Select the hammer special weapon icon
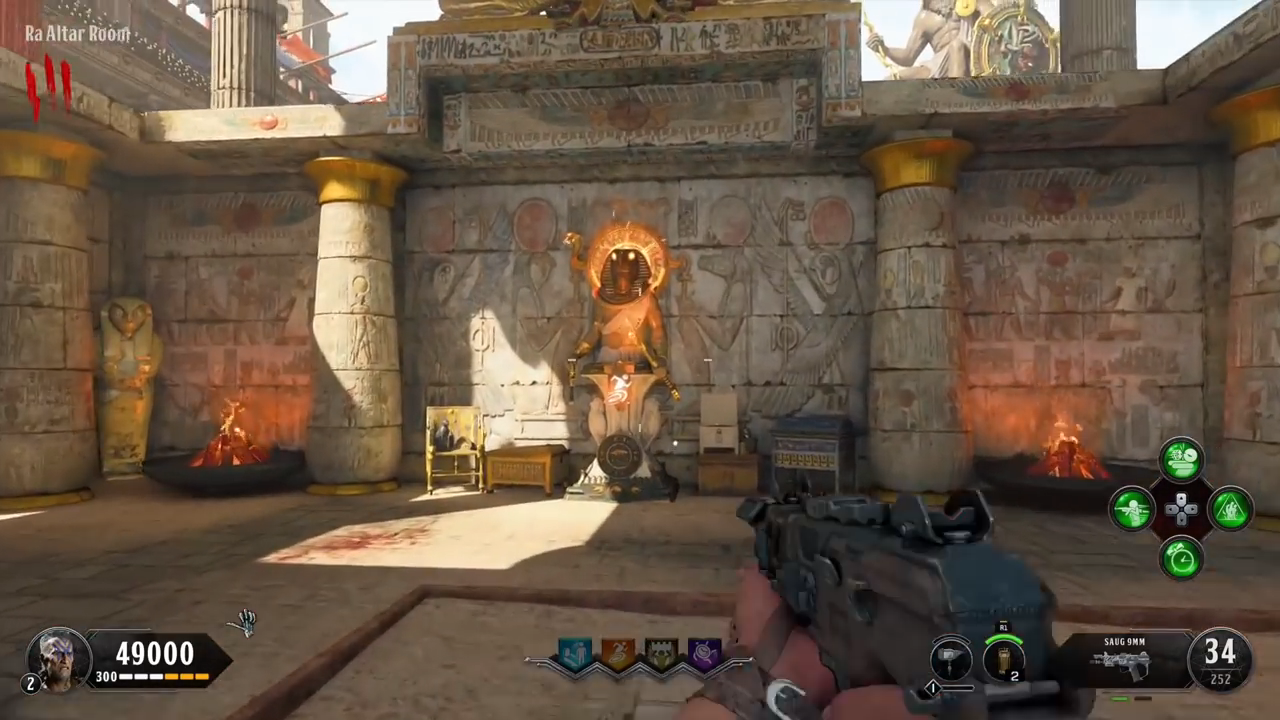This screenshot has height=720, width=1280. tap(951, 659)
